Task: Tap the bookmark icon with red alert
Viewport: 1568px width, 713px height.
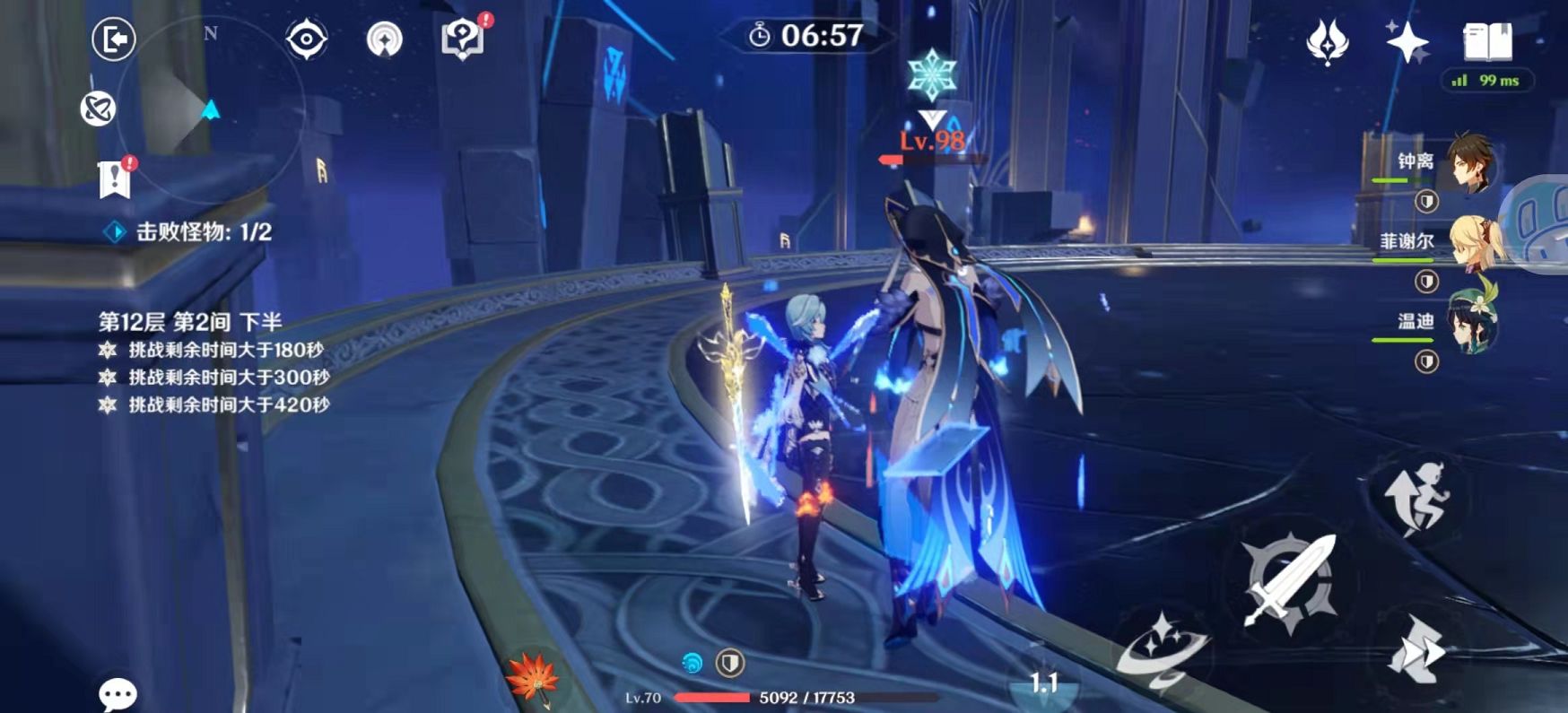Action: (115, 178)
